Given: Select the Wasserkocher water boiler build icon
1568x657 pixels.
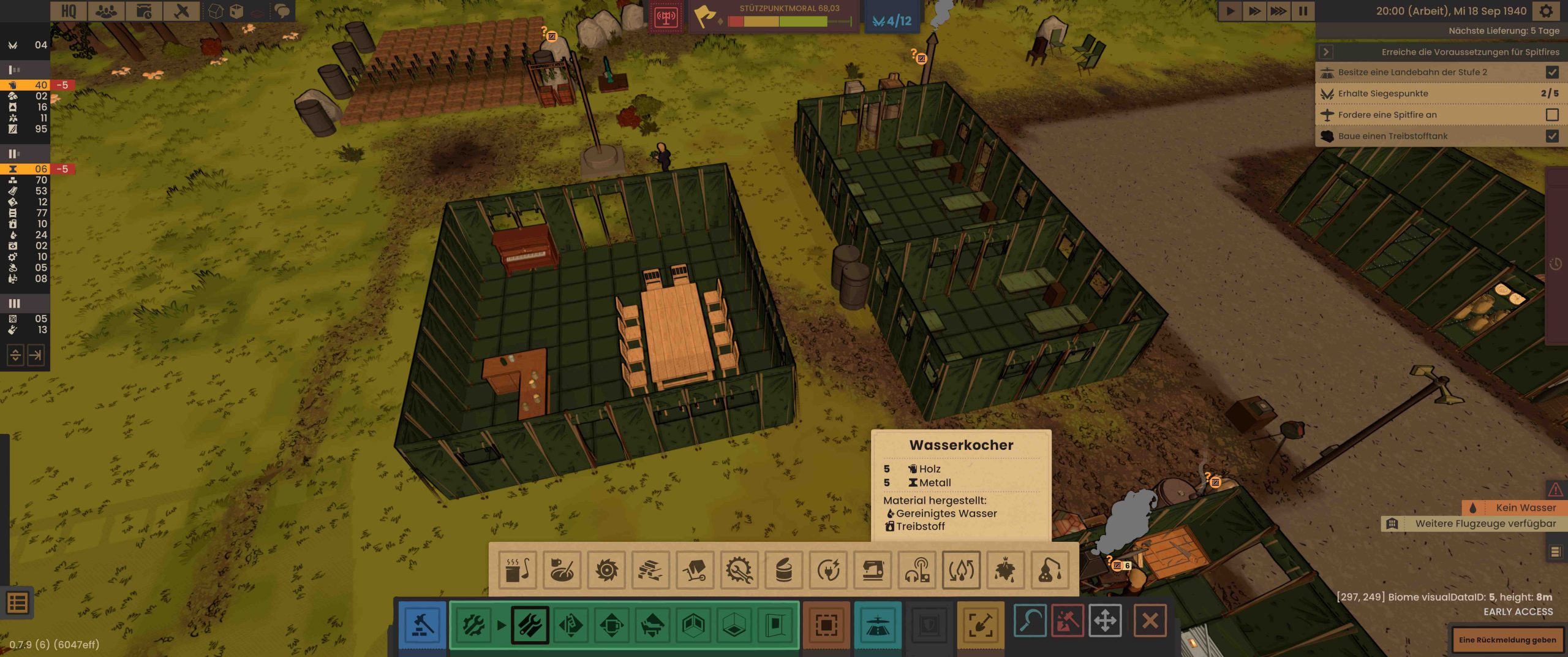Looking at the screenshot, I should [961, 571].
